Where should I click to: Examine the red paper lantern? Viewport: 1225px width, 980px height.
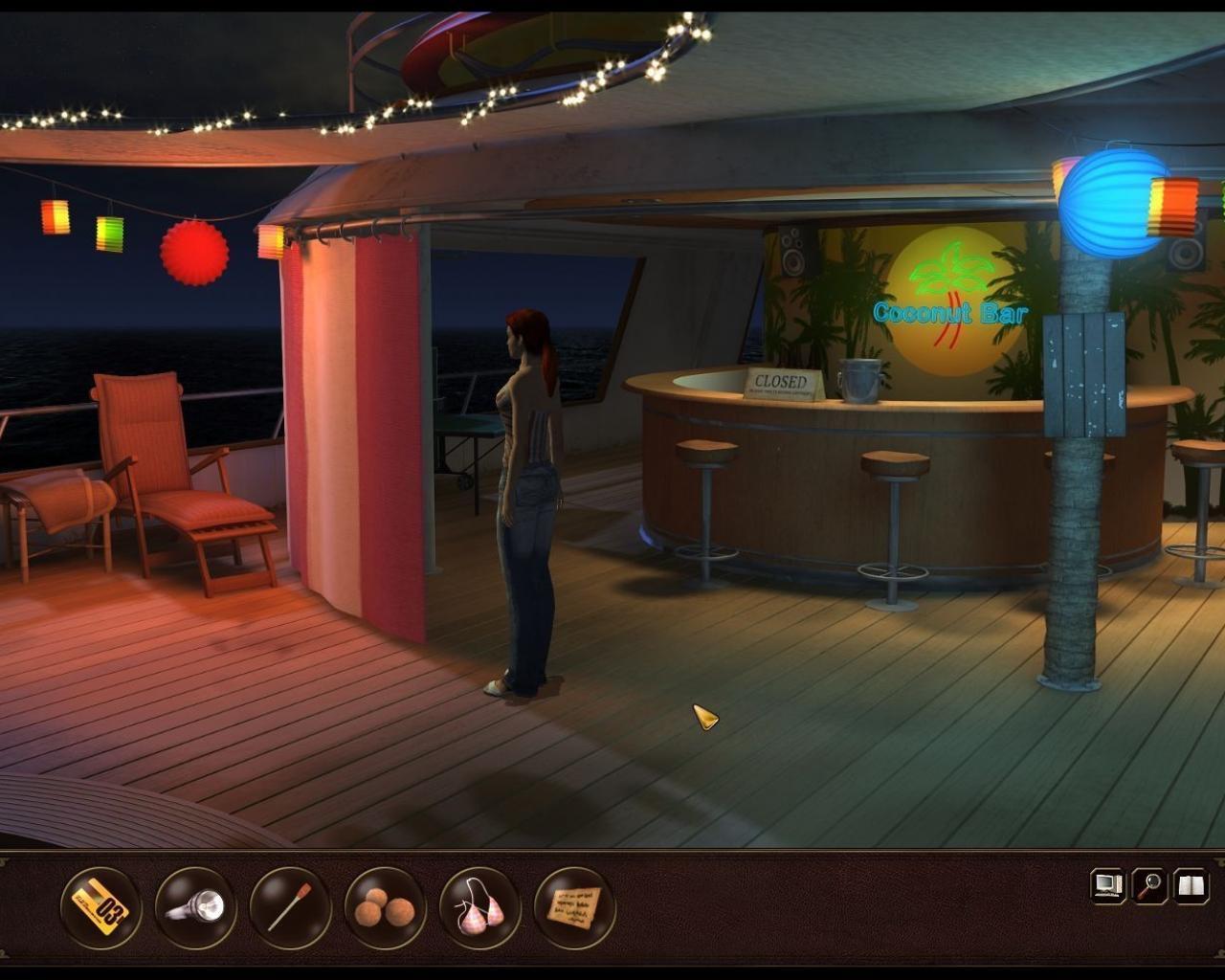(192, 254)
